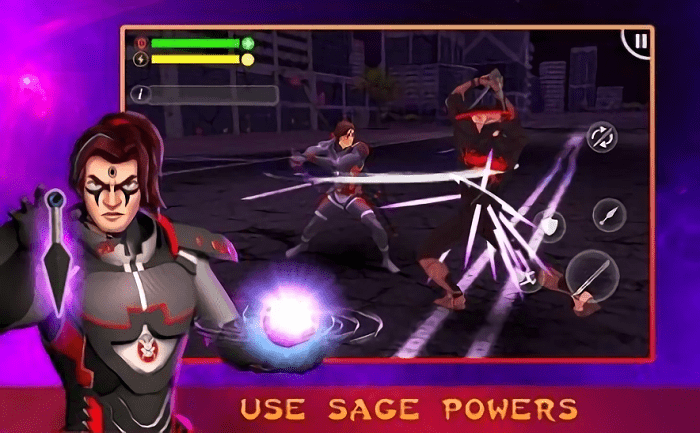700x433 pixels.
Task: Tap the swap arrows button
Action: point(601,137)
